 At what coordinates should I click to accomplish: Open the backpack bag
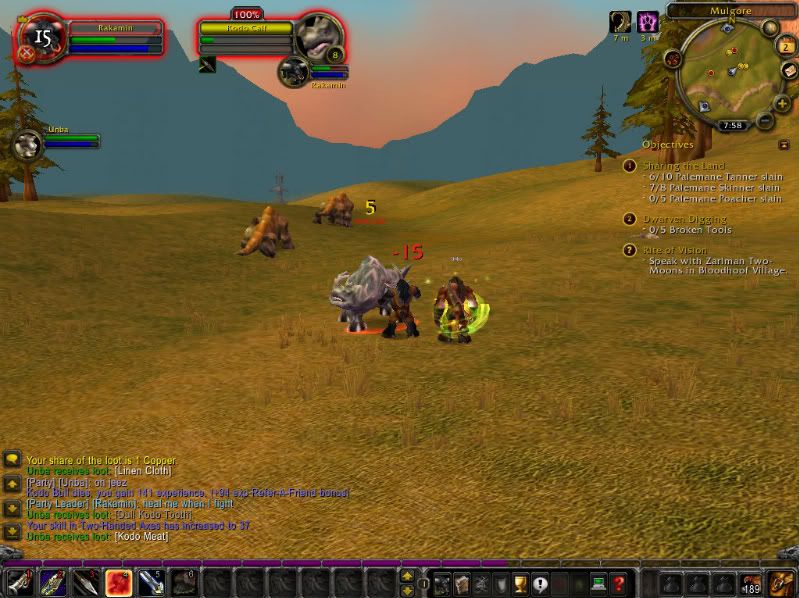781,581
